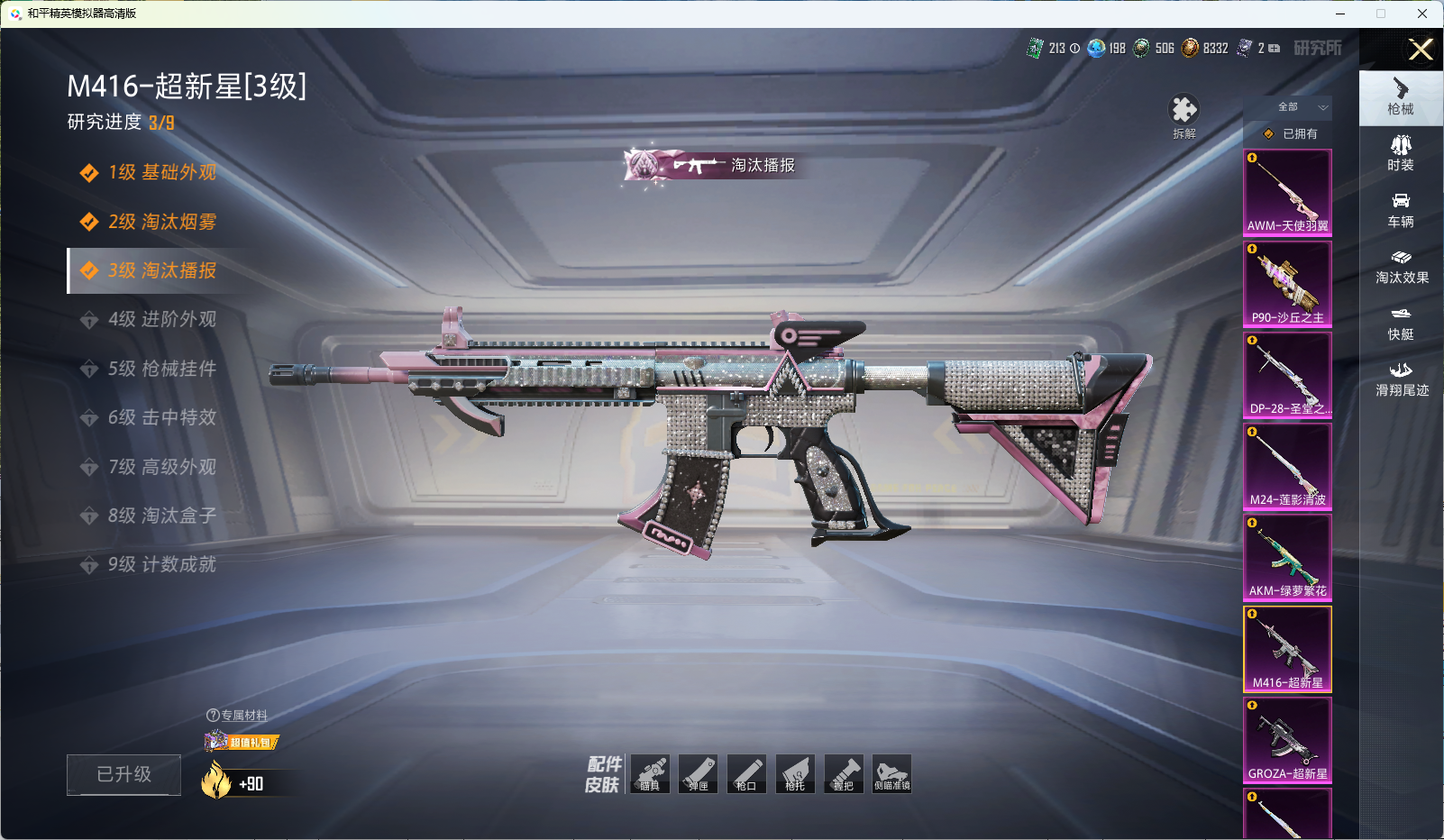Click the 超值礼包 value pack banner

pyautogui.click(x=242, y=742)
